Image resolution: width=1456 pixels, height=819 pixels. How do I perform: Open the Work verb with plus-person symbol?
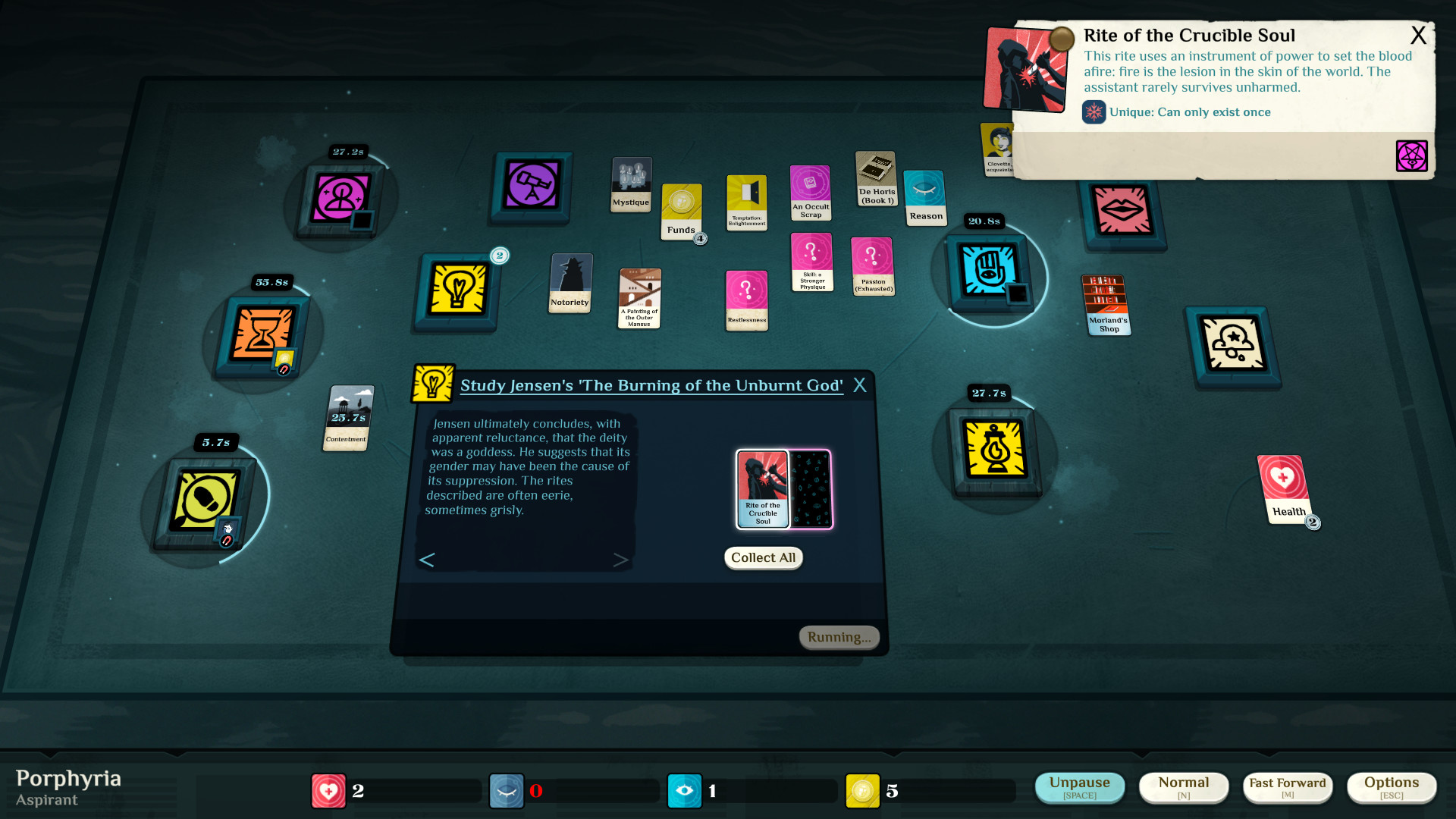(340, 197)
